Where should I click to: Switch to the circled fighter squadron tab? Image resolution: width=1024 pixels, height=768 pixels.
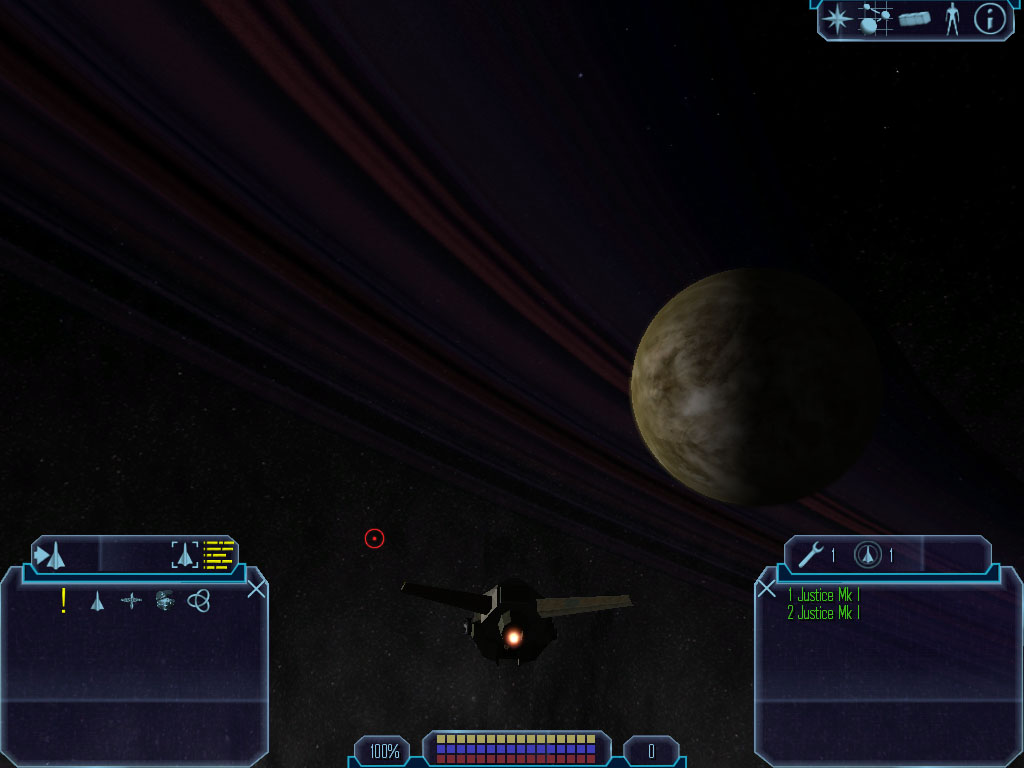tap(868, 555)
